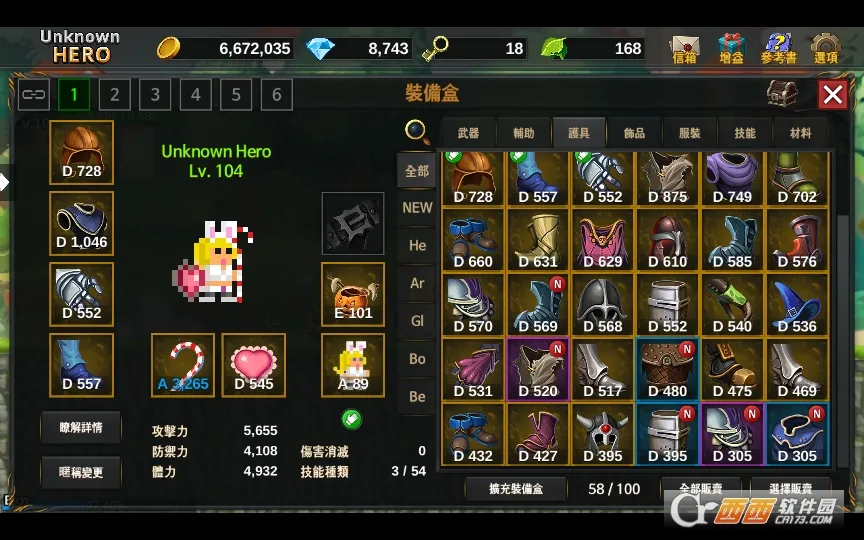
Task: Open the 選項 options menu
Action: pos(825,48)
